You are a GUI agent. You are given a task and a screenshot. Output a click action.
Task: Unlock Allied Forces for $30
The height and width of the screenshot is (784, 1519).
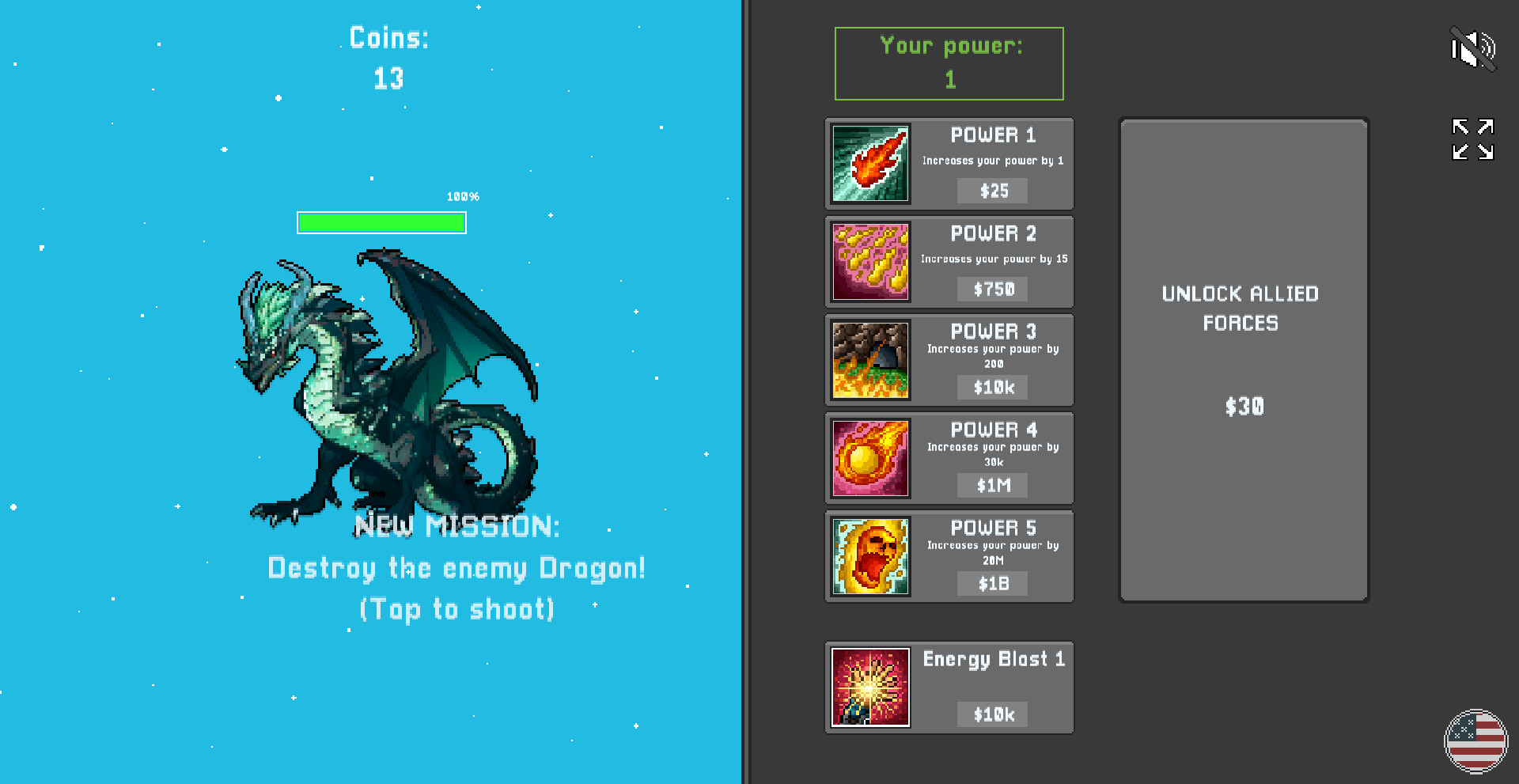coord(1242,356)
